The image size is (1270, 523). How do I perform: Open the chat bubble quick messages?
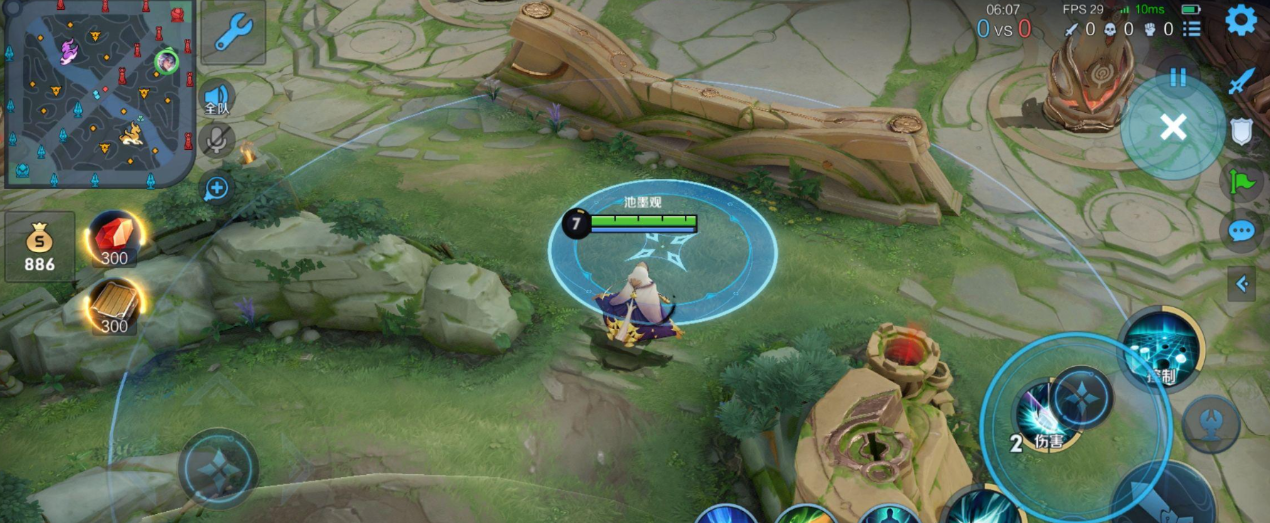point(1241,232)
